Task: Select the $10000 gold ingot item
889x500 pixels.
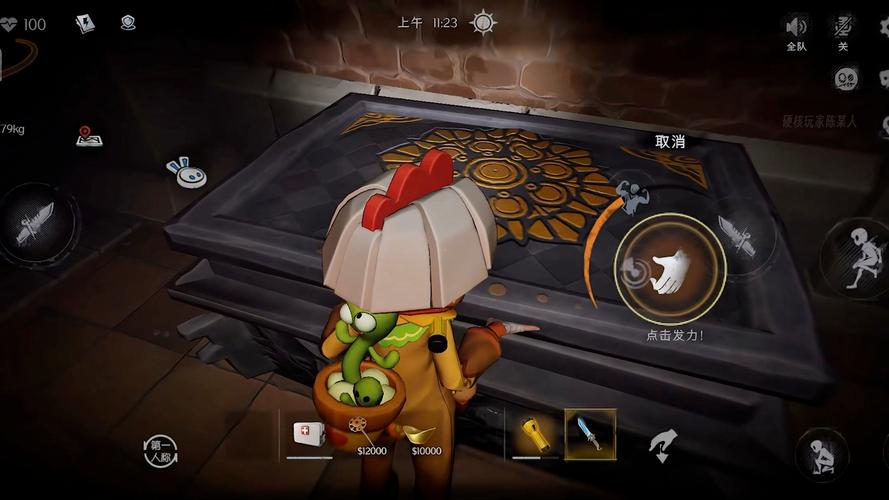Action: (425, 435)
